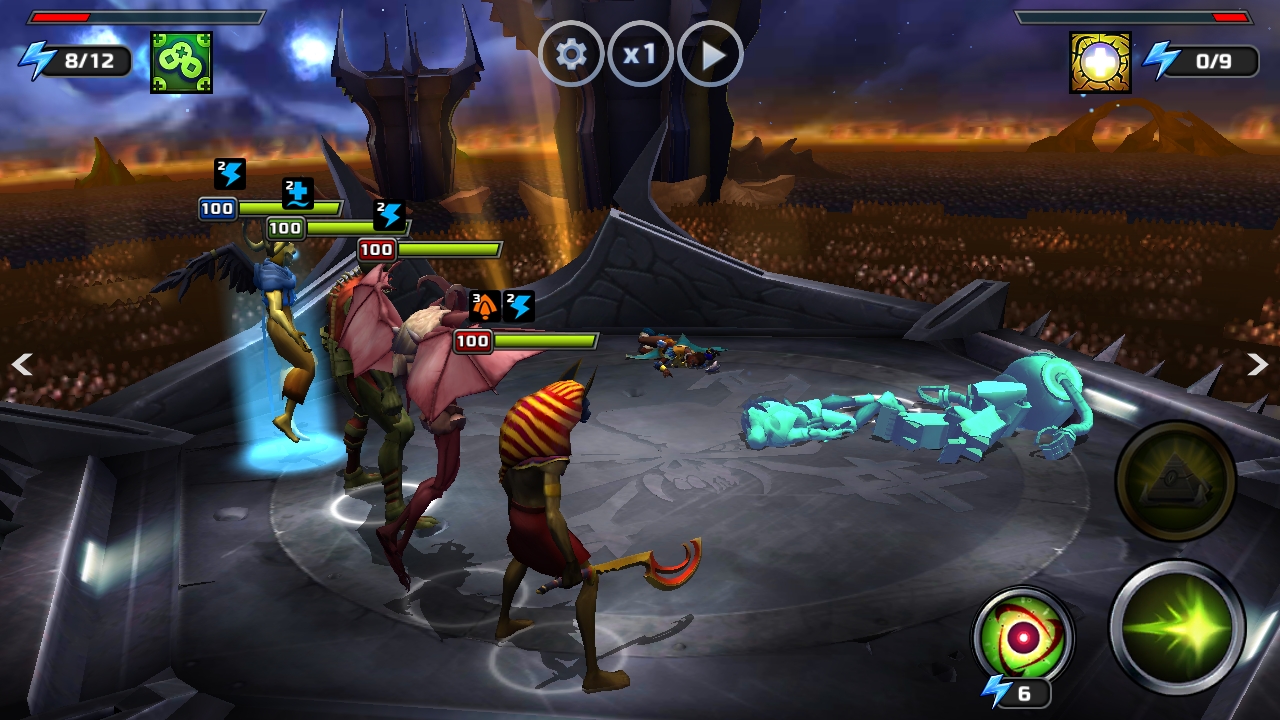Image resolution: width=1280 pixels, height=720 pixels.
Task: Enable auto-play with the play arrow button
Action: (710, 54)
